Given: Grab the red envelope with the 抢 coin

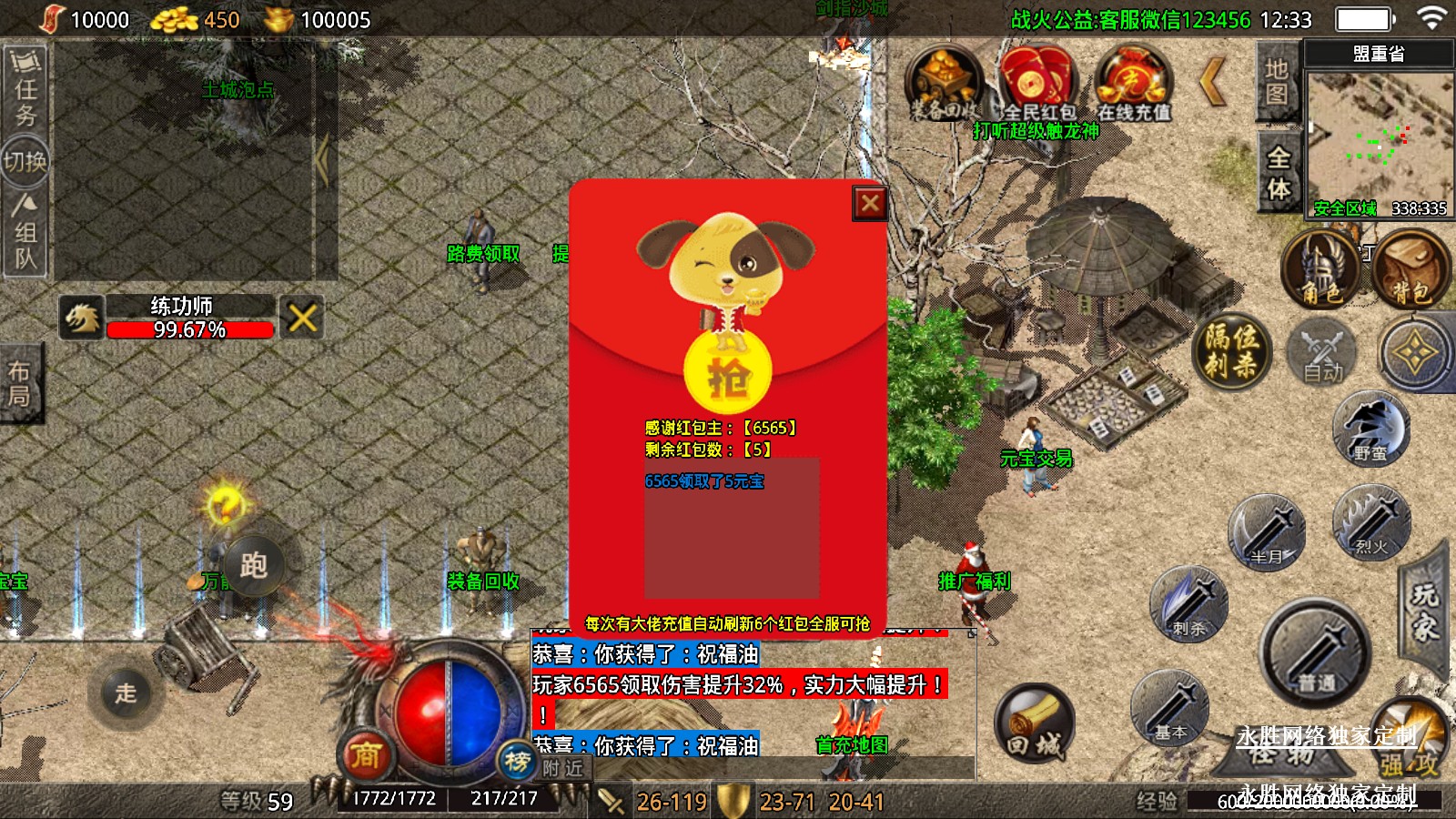Looking at the screenshot, I should click(727, 375).
